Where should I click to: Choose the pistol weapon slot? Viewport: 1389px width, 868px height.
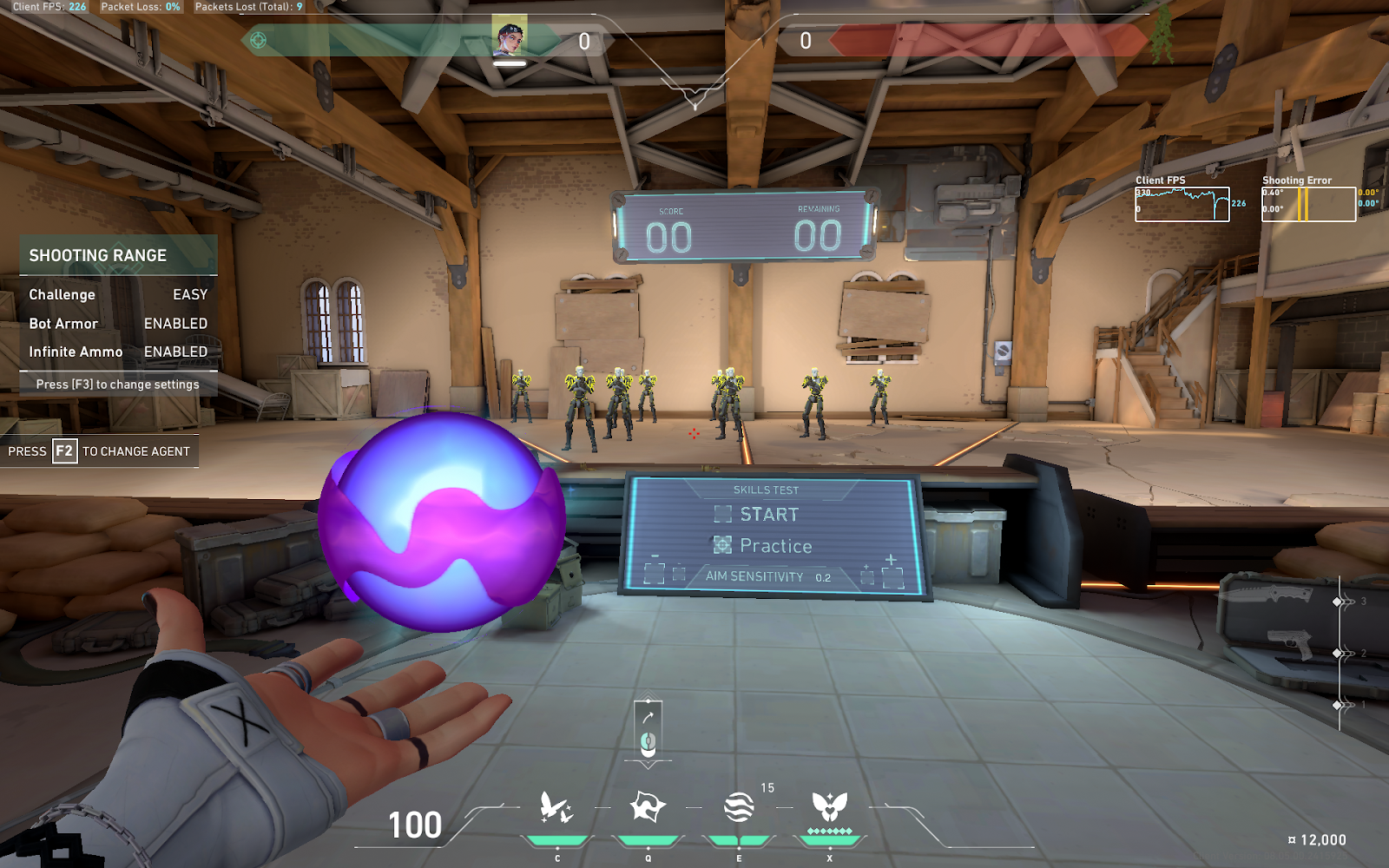1291,645
